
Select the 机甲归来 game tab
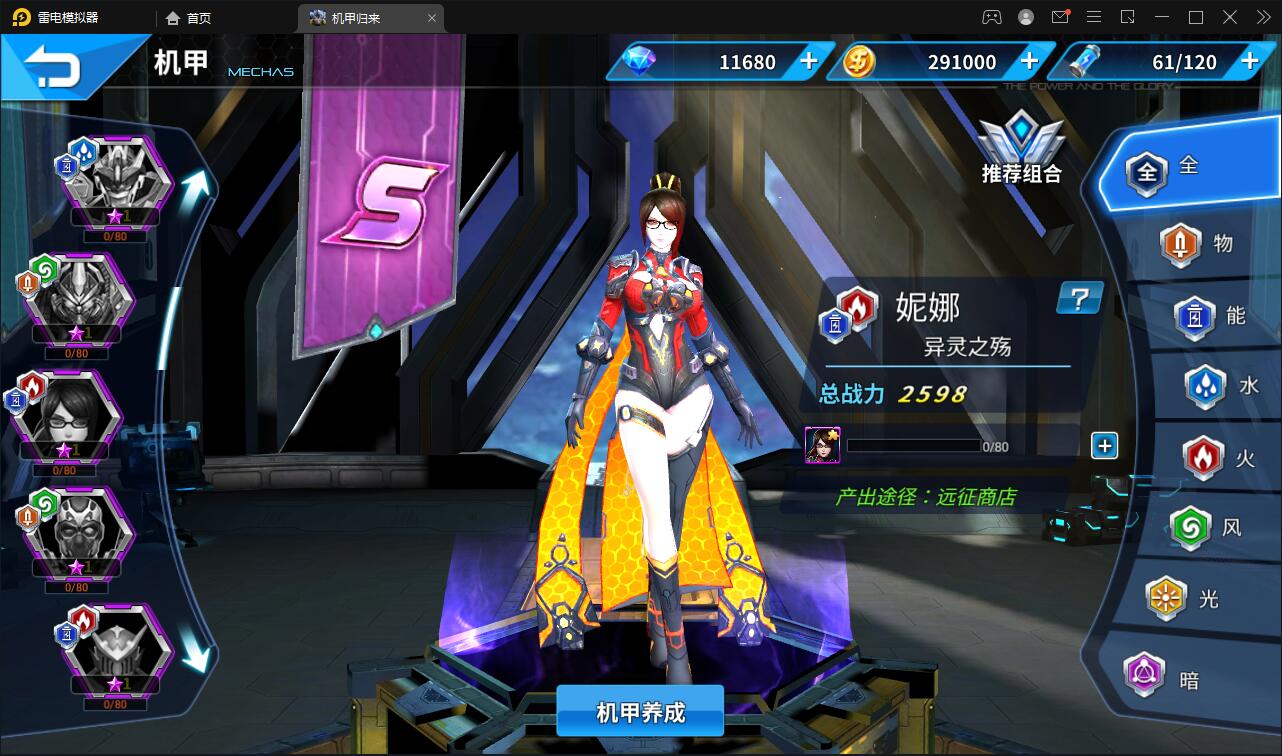360,17
